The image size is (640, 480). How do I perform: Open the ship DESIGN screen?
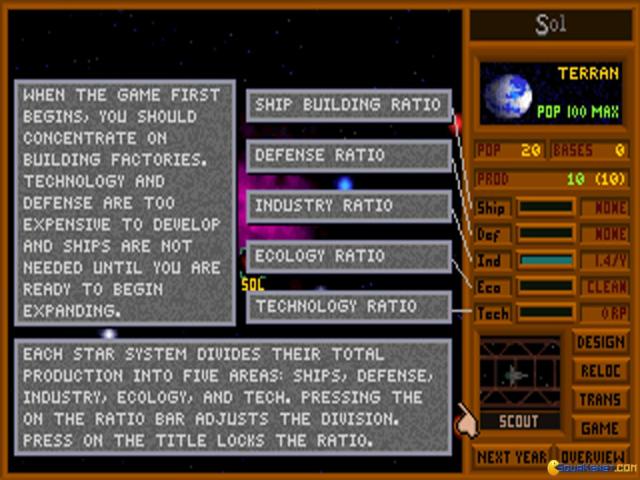point(601,343)
